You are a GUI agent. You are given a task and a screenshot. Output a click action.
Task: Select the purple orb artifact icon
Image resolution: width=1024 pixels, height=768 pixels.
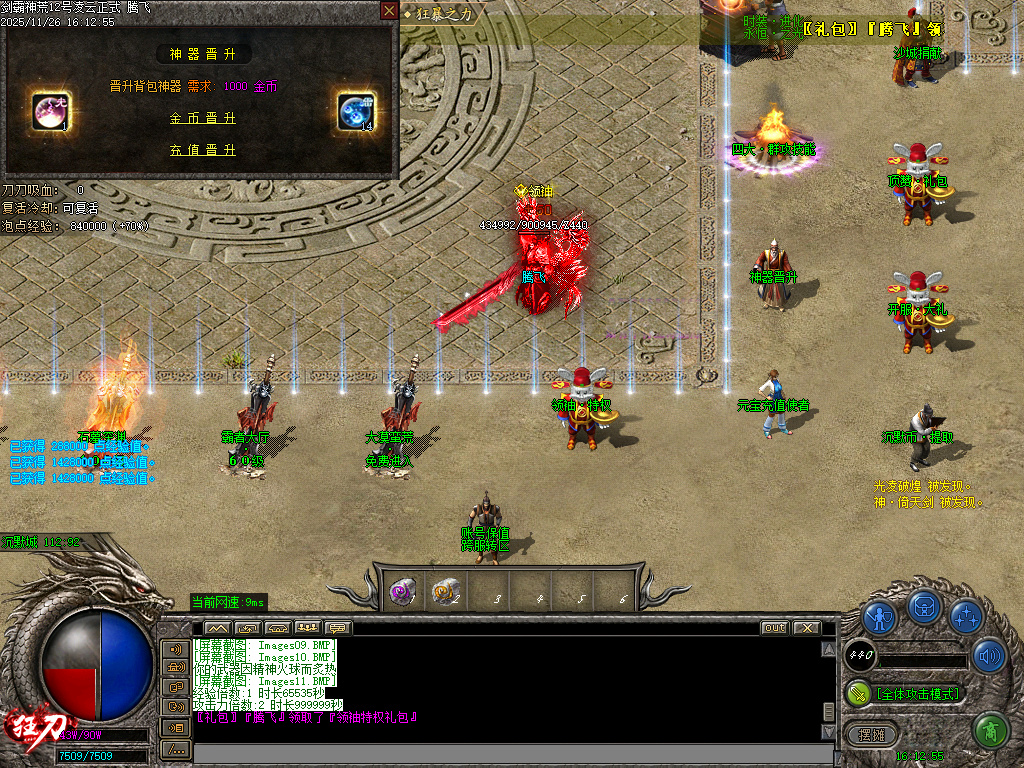click(x=50, y=111)
